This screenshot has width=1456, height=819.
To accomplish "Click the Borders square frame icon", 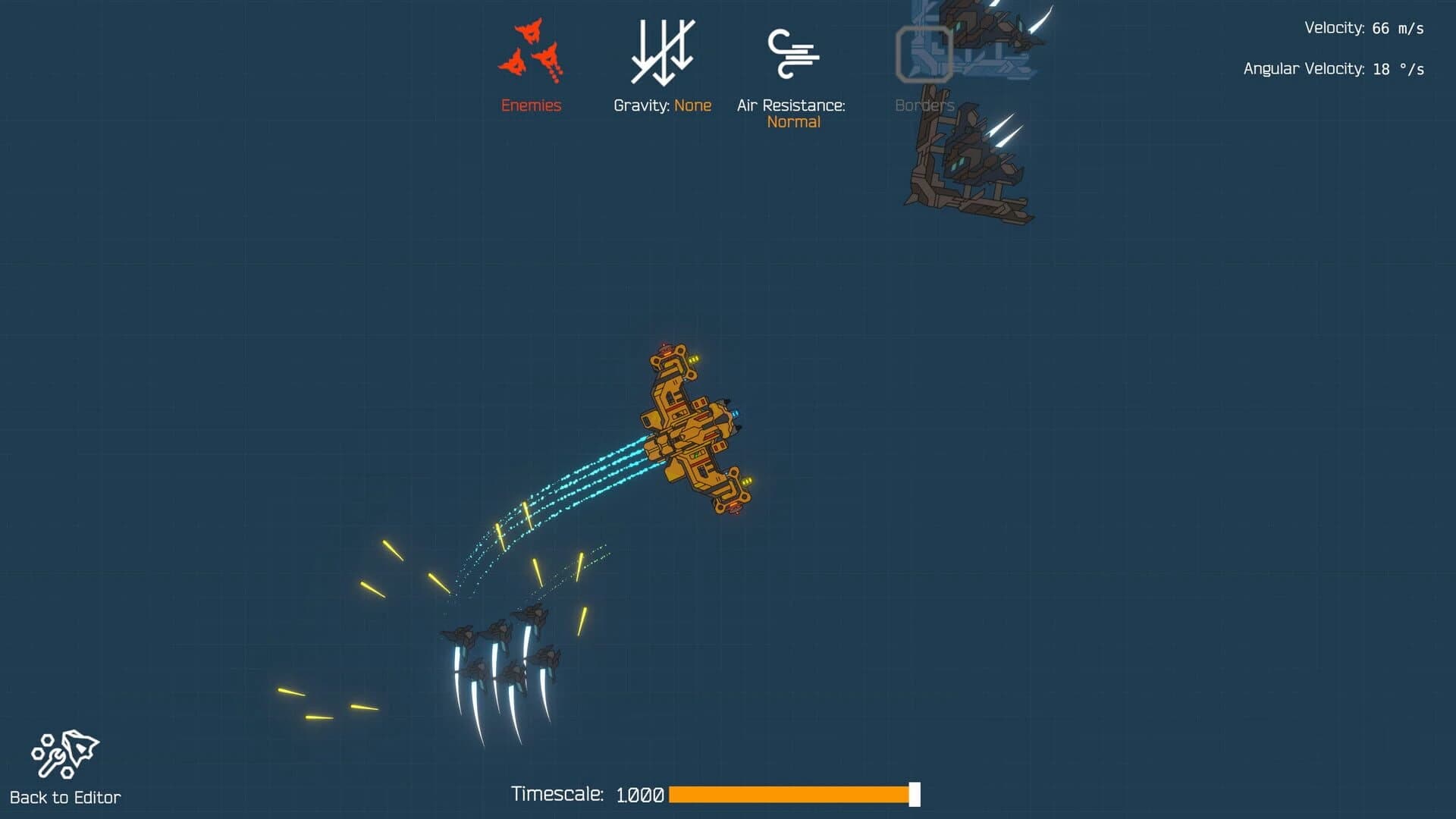I will (x=924, y=53).
